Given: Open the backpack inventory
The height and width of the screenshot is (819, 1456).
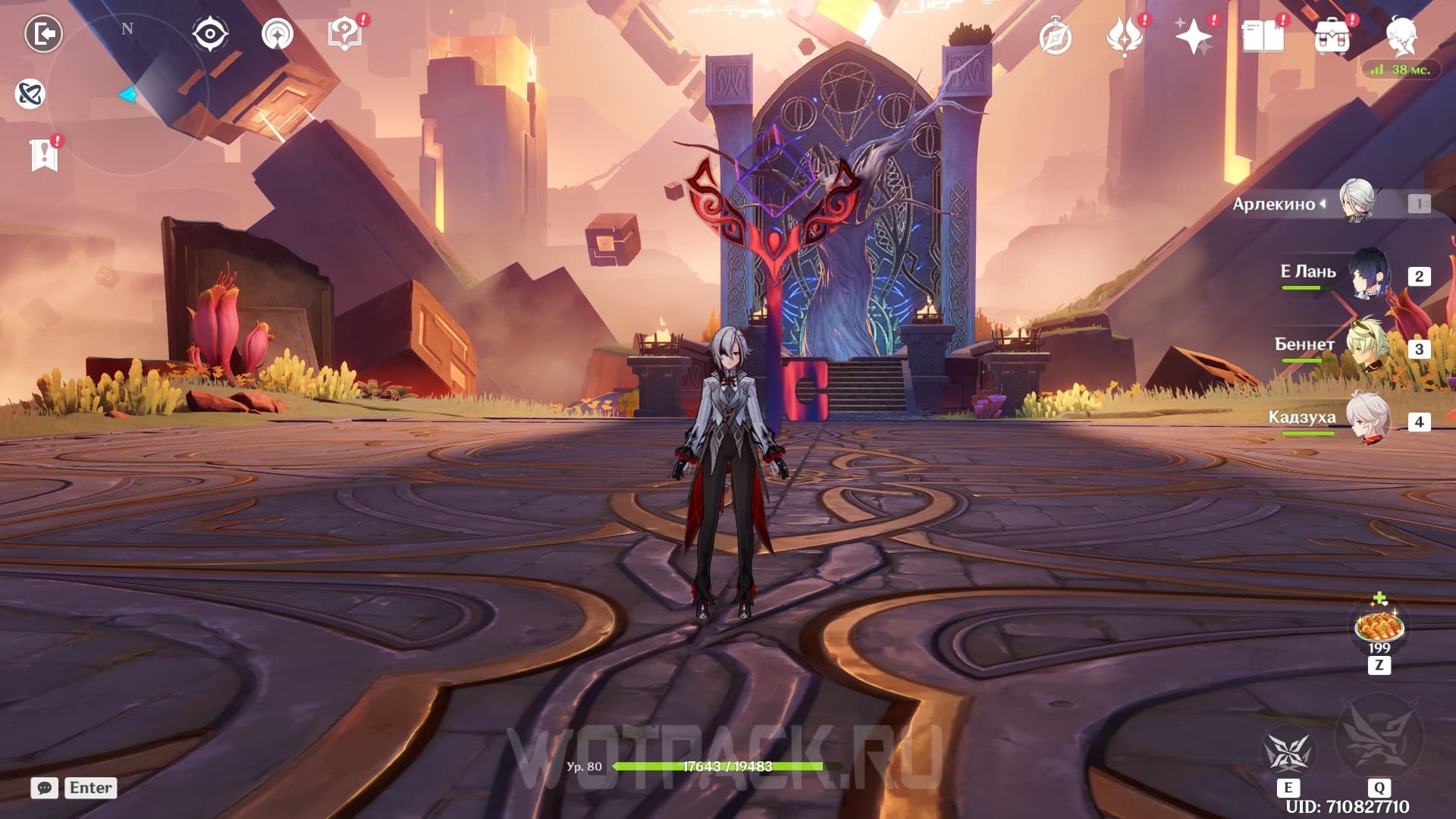Looking at the screenshot, I should 1332,37.
